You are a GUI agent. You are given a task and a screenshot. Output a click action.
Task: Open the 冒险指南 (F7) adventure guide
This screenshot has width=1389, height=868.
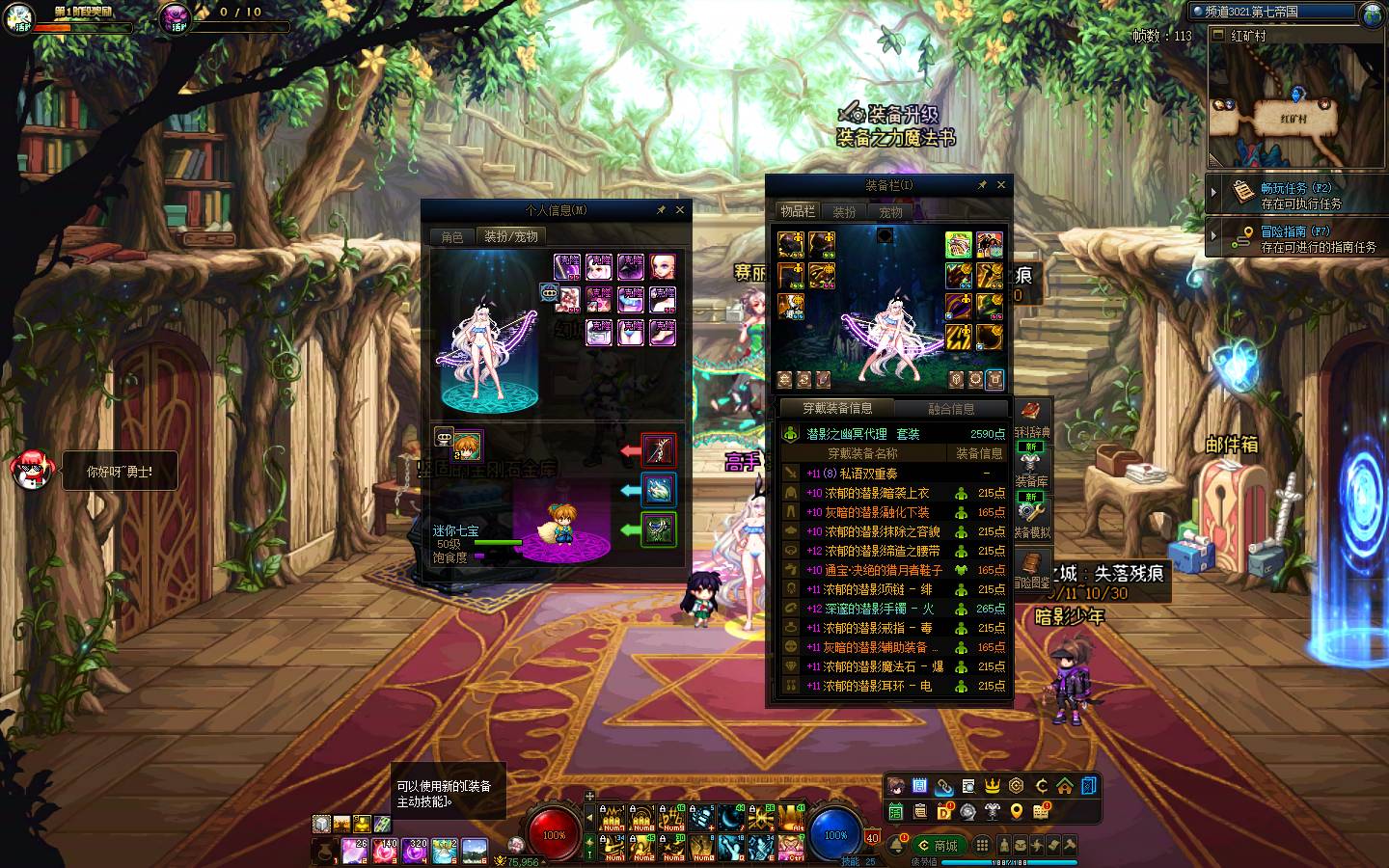(x=1296, y=238)
